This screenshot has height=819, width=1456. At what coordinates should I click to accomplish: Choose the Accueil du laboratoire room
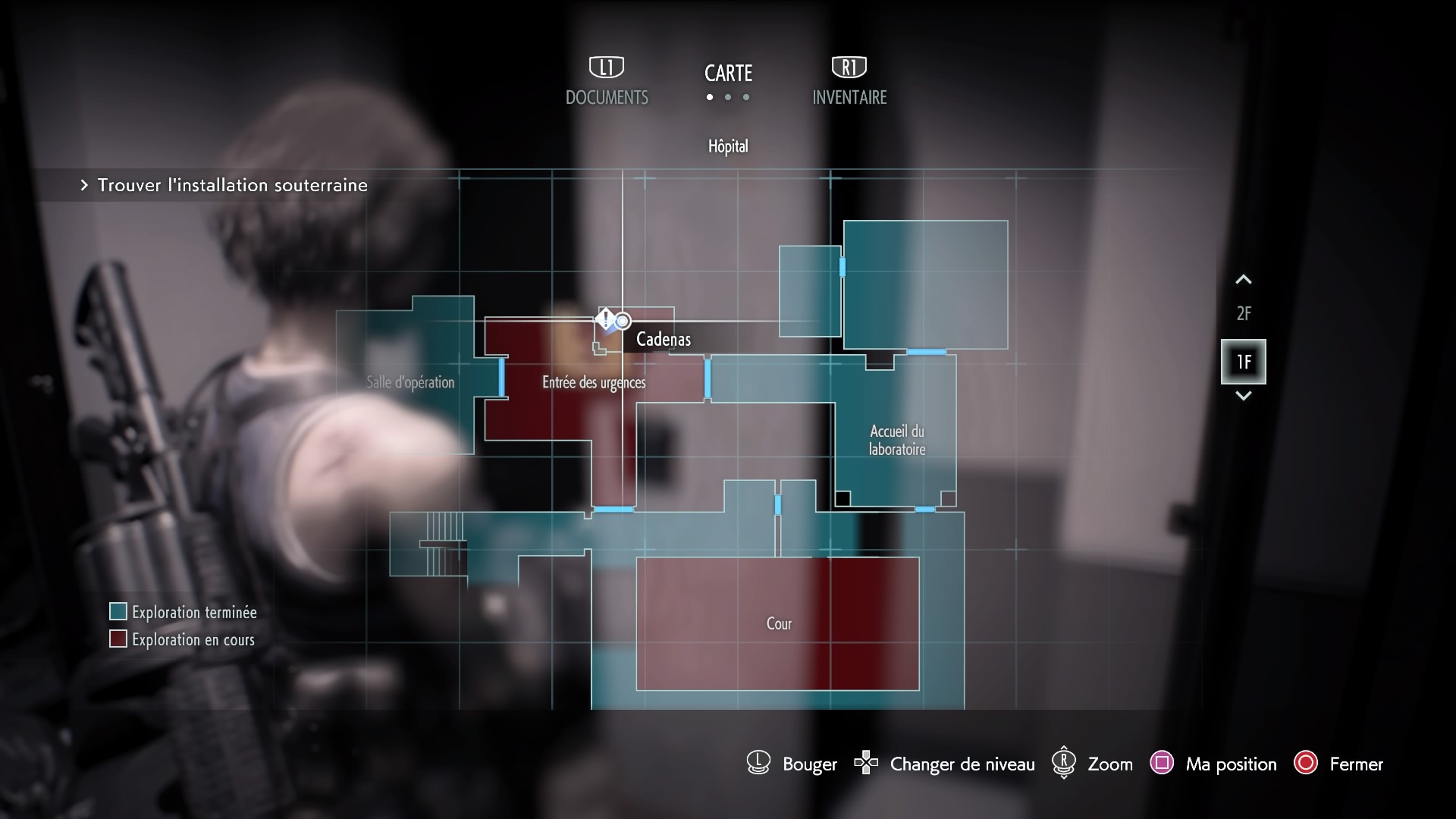tap(896, 440)
